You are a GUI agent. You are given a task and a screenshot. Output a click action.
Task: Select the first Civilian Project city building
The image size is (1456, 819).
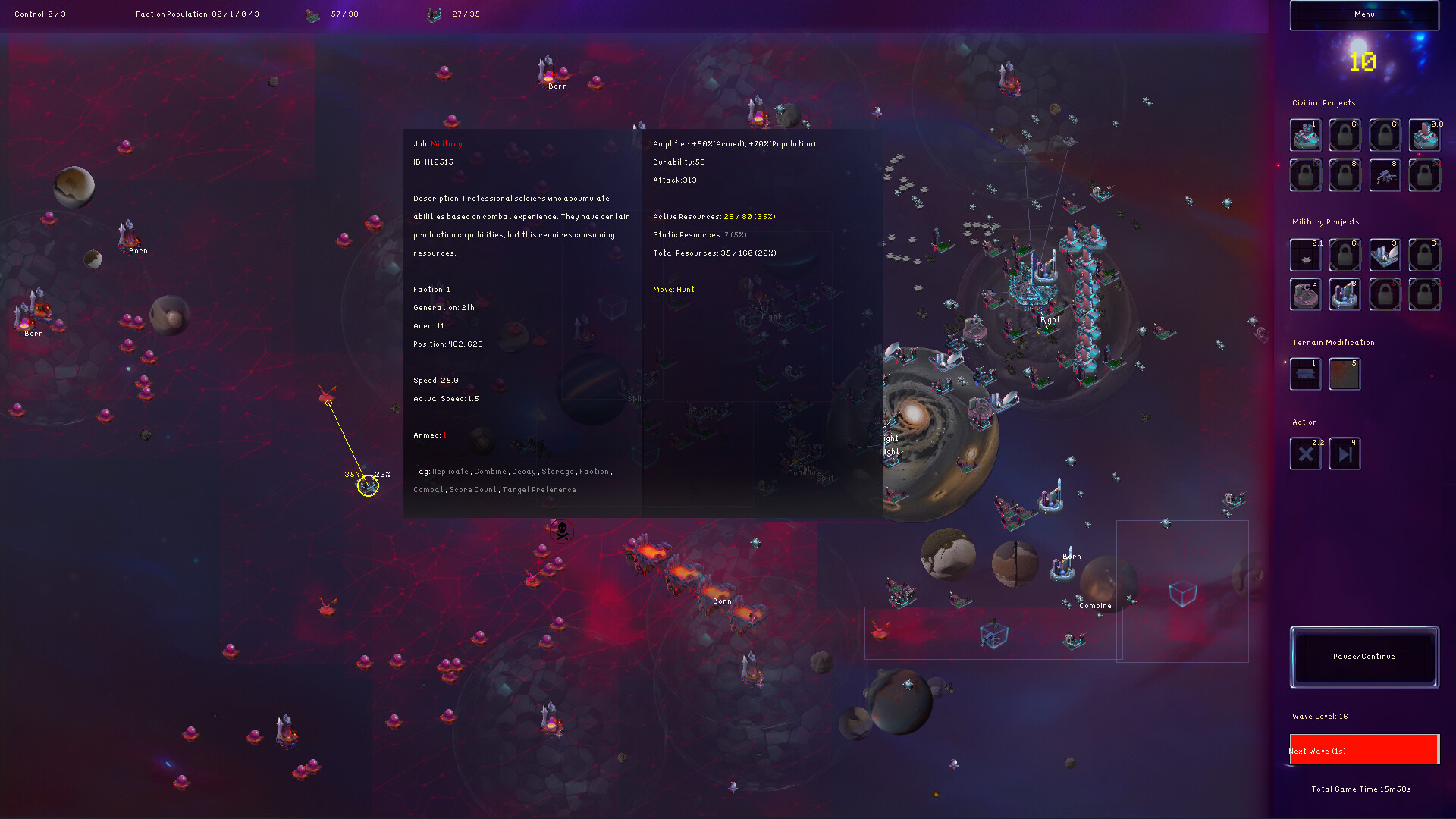[1305, 135]
